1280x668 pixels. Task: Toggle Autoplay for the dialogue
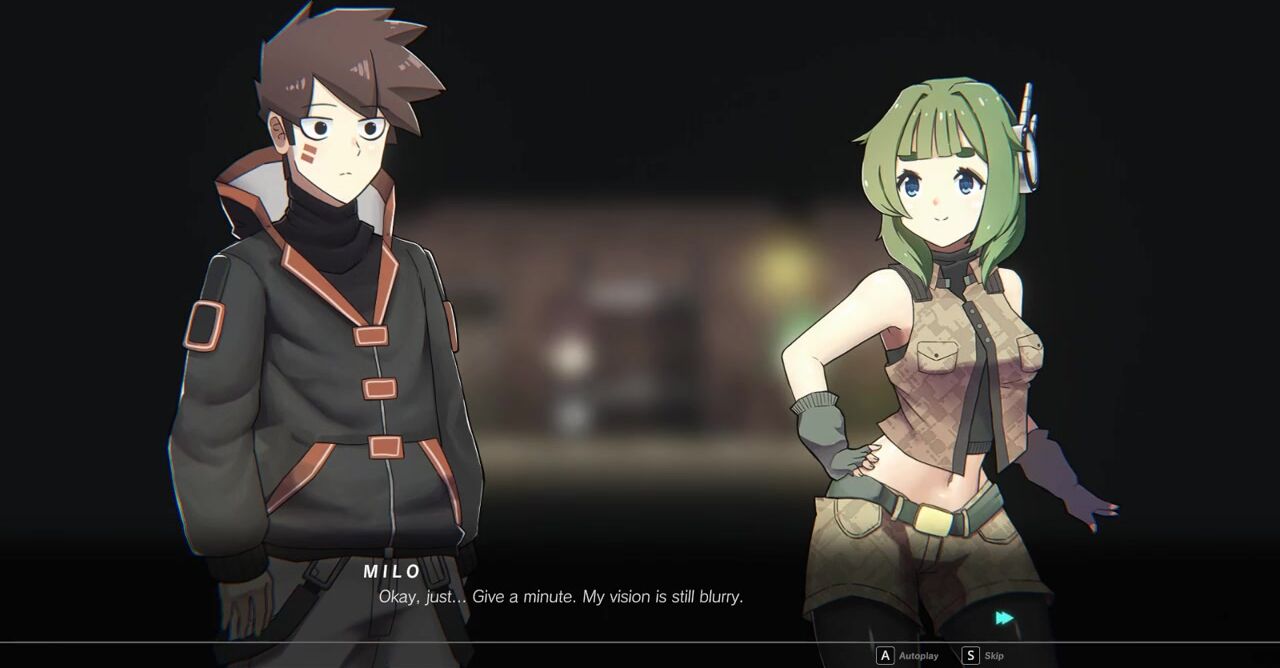click(x=907, y=656)
